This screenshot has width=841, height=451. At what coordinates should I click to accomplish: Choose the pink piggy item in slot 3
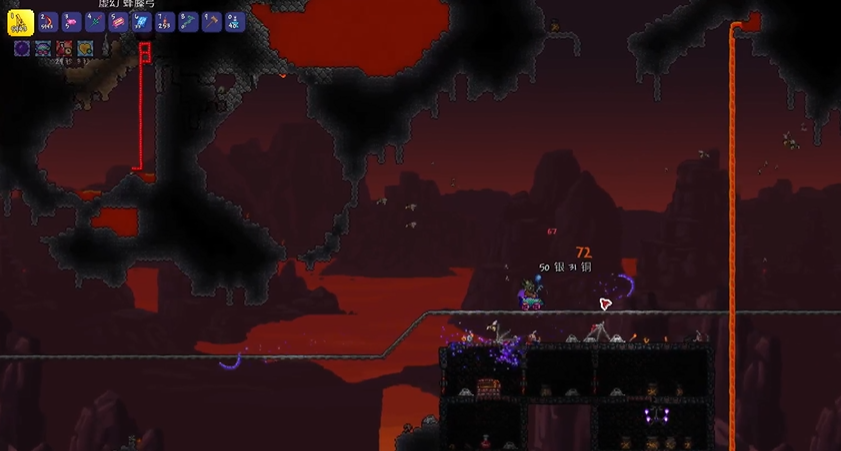click(71, 21)
